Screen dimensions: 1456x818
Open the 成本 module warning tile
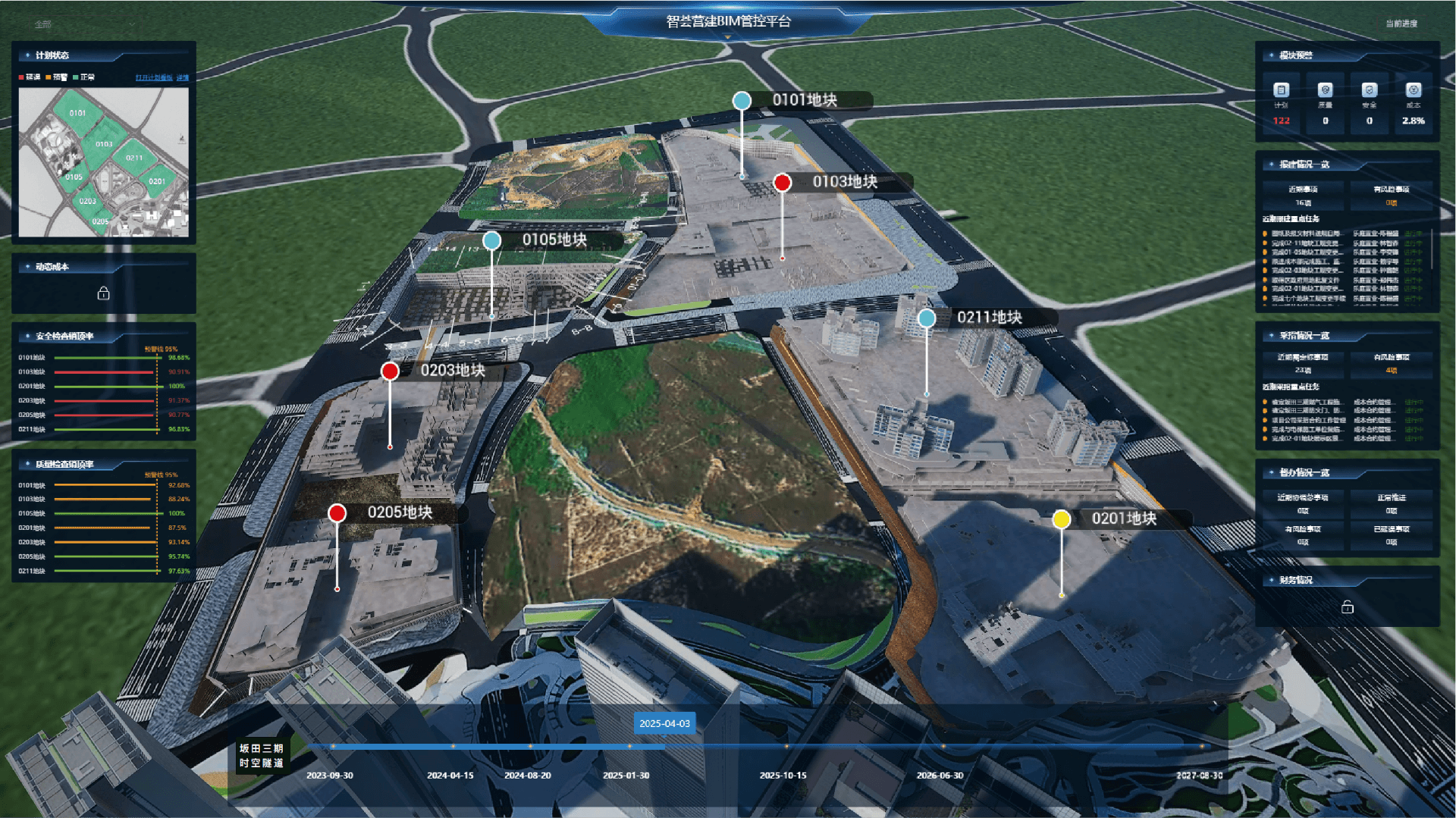1413,104
